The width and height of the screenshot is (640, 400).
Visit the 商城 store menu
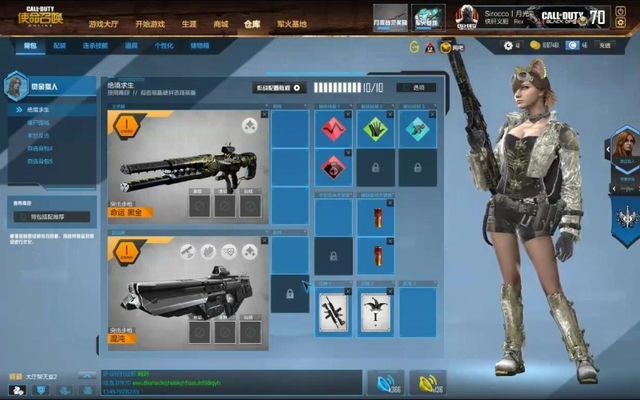pyautogui.click(x=220, y=23)
